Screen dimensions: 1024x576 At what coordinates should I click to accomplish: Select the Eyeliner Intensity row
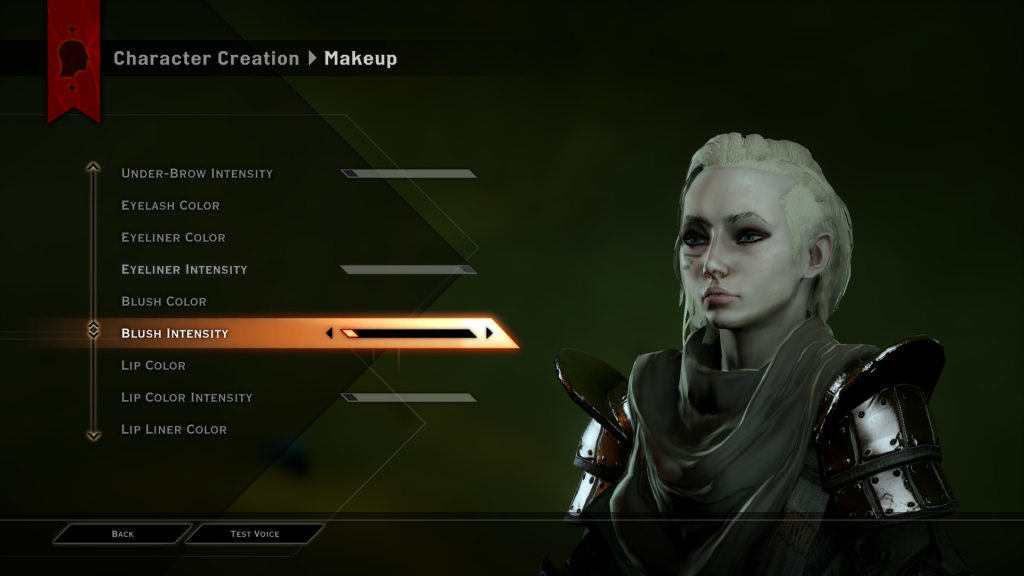pos(184,269)
